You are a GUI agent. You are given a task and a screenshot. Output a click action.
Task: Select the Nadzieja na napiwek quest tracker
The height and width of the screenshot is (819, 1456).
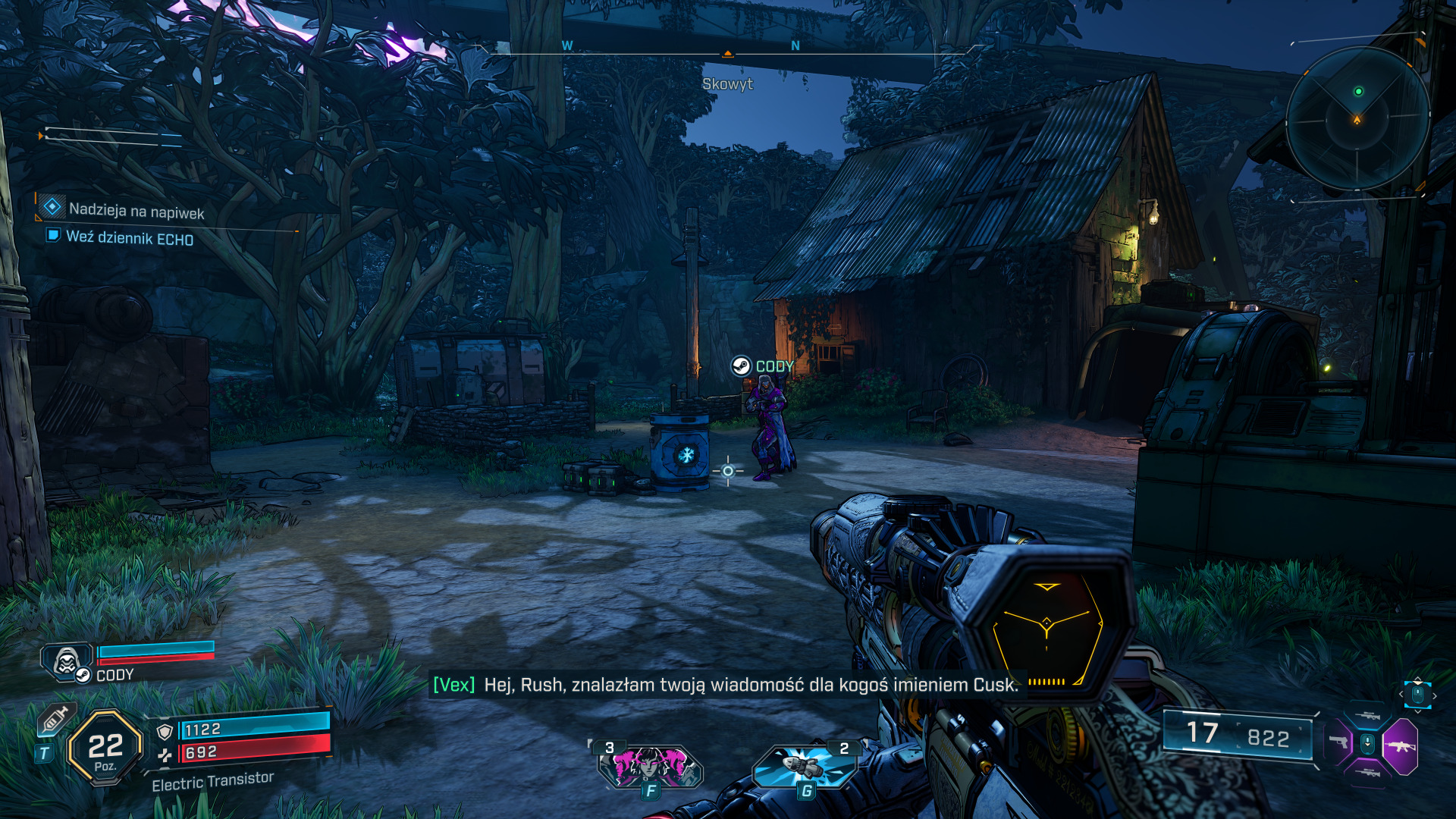(x=136, y=211)
